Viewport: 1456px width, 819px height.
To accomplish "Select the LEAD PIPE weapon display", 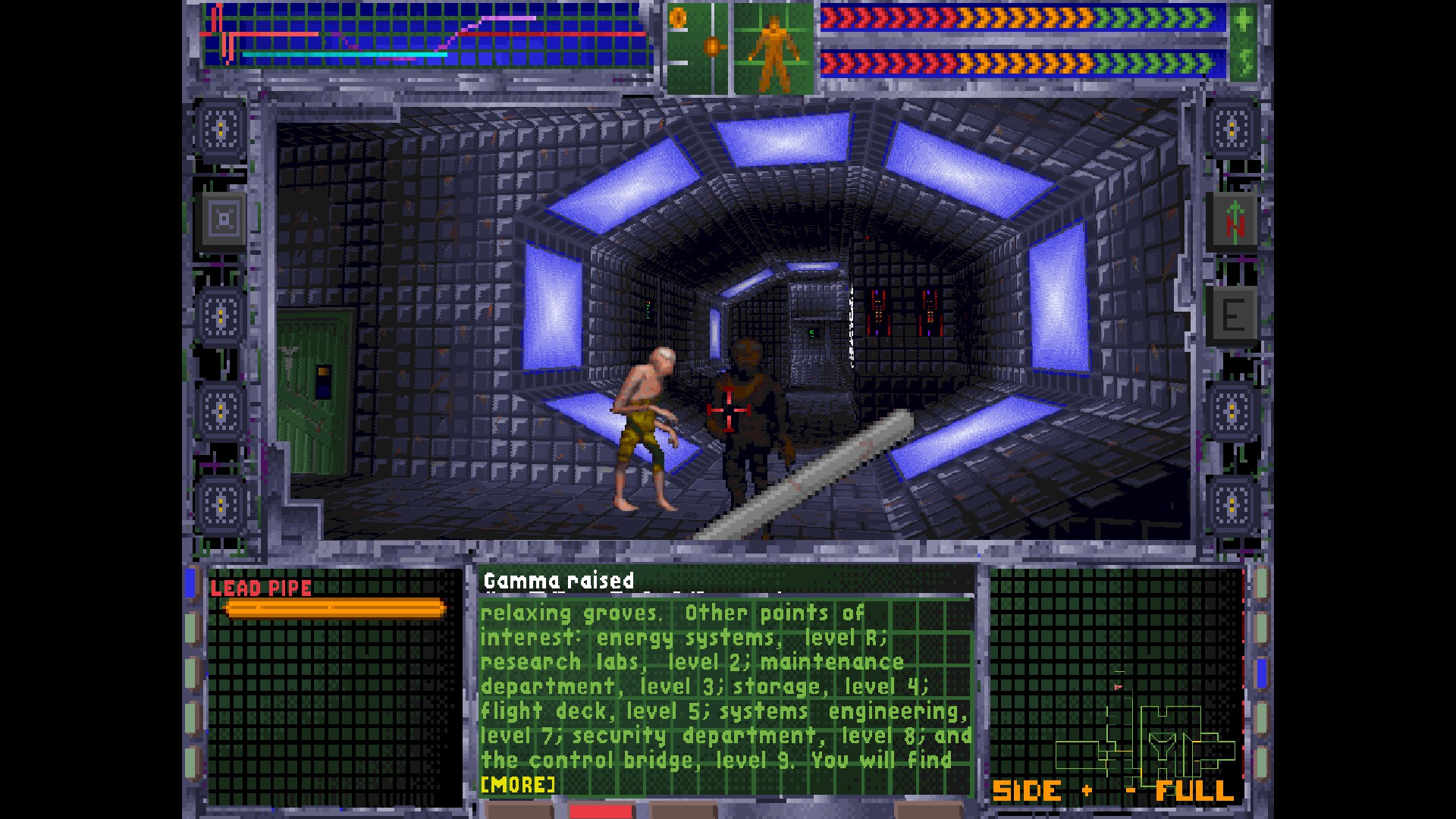I will pos(262,588).
